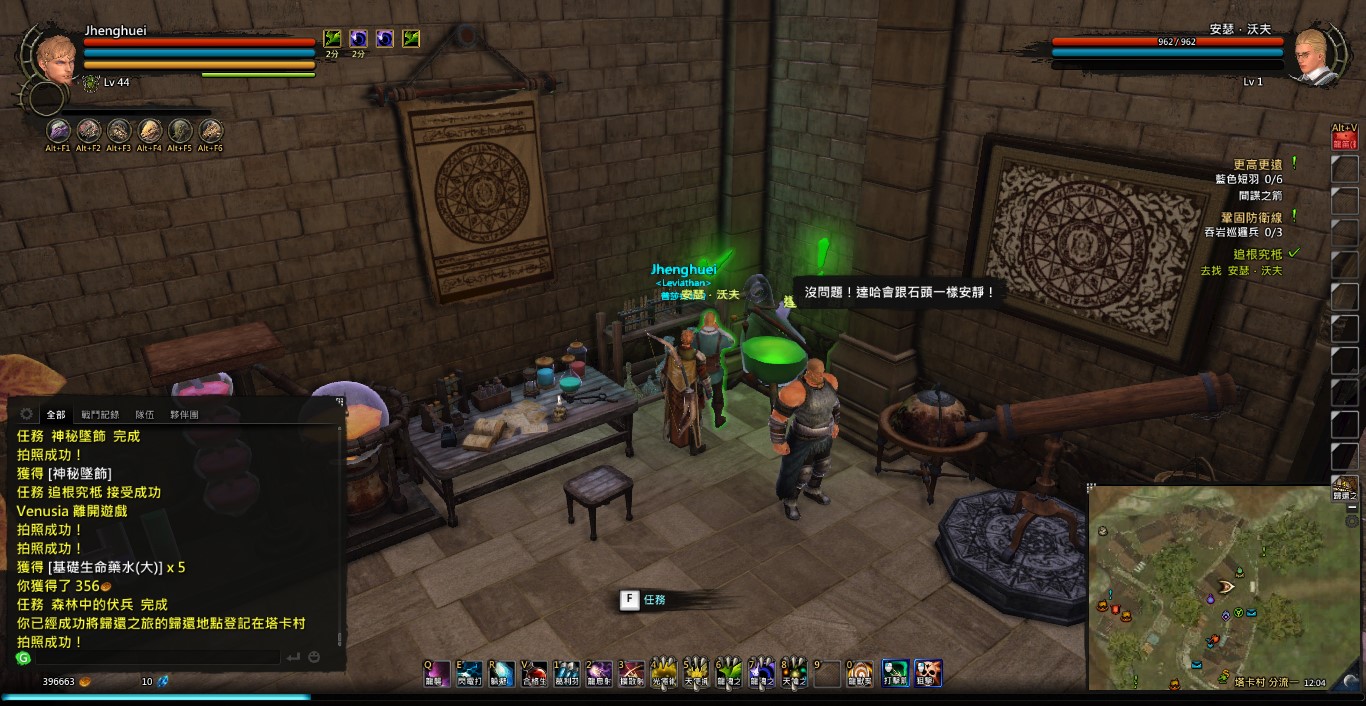Screen dimensions: 1366x706
Task: Select the 夥伴圈 chat tab
Action: pyautogui.click(x=184, y=414)
